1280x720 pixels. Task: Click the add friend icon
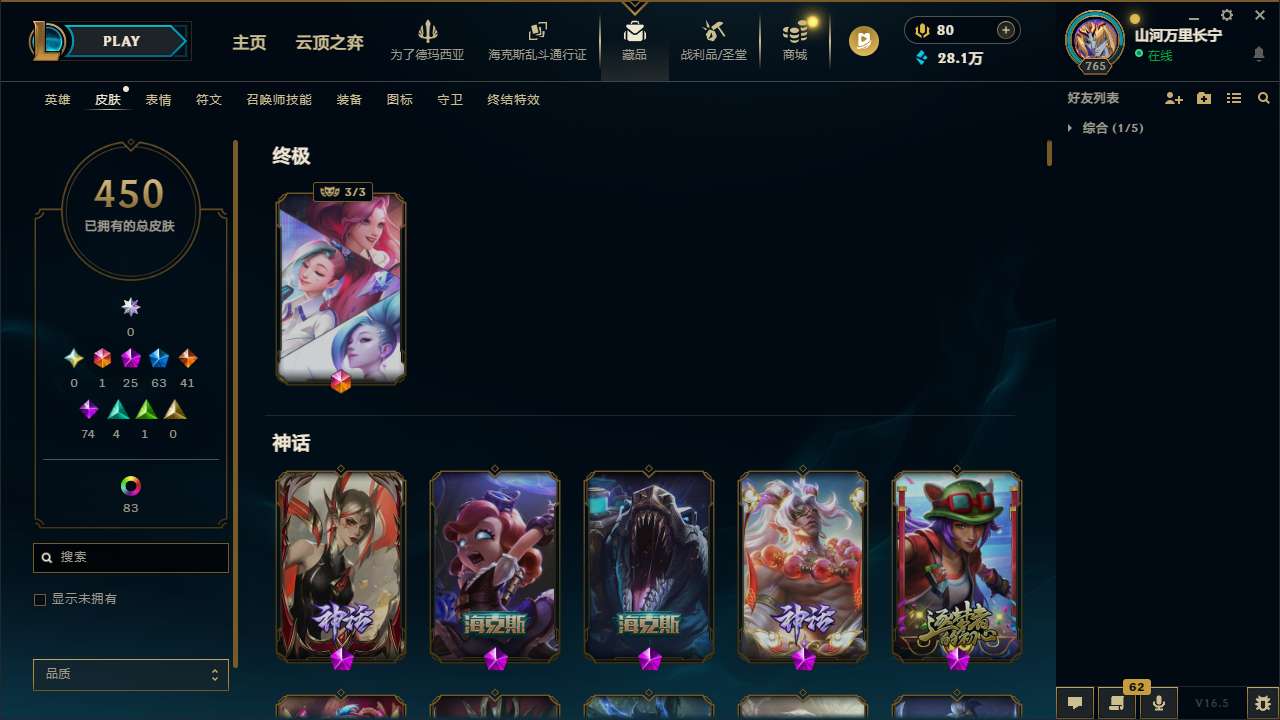click(1174, 98)
